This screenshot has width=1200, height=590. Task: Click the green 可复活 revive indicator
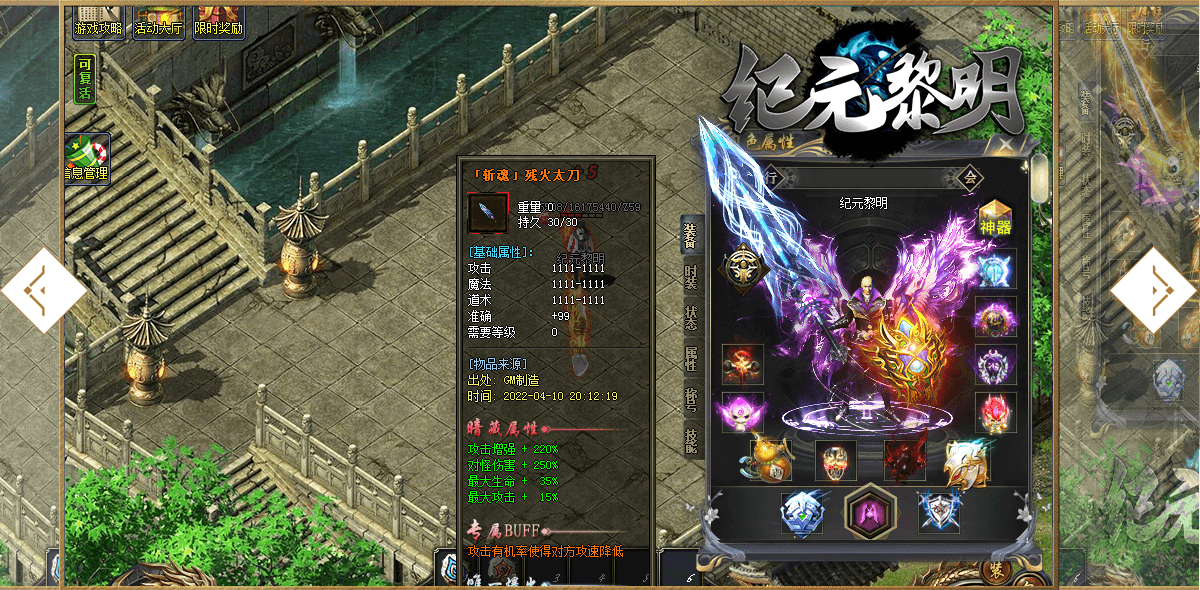pos(85,79)
